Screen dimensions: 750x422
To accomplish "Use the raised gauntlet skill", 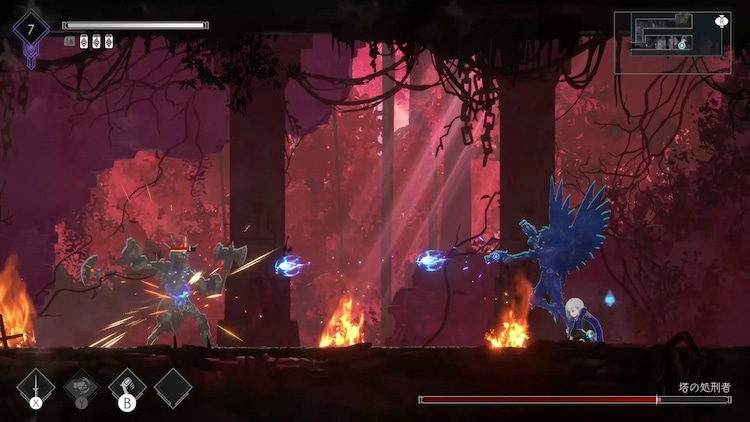I will coord(127,387).
